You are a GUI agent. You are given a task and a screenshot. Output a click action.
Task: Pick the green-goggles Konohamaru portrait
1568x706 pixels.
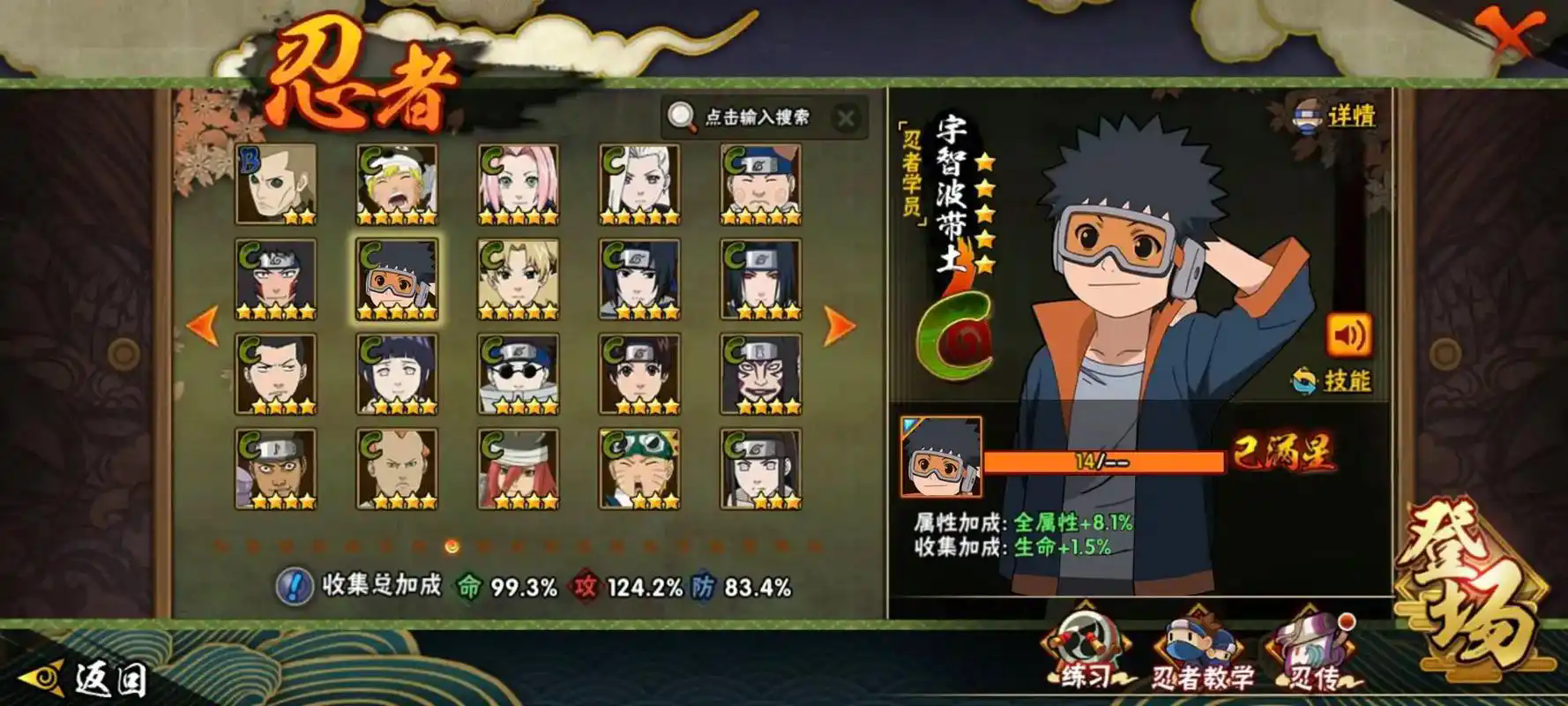click(x=638, y=469)
